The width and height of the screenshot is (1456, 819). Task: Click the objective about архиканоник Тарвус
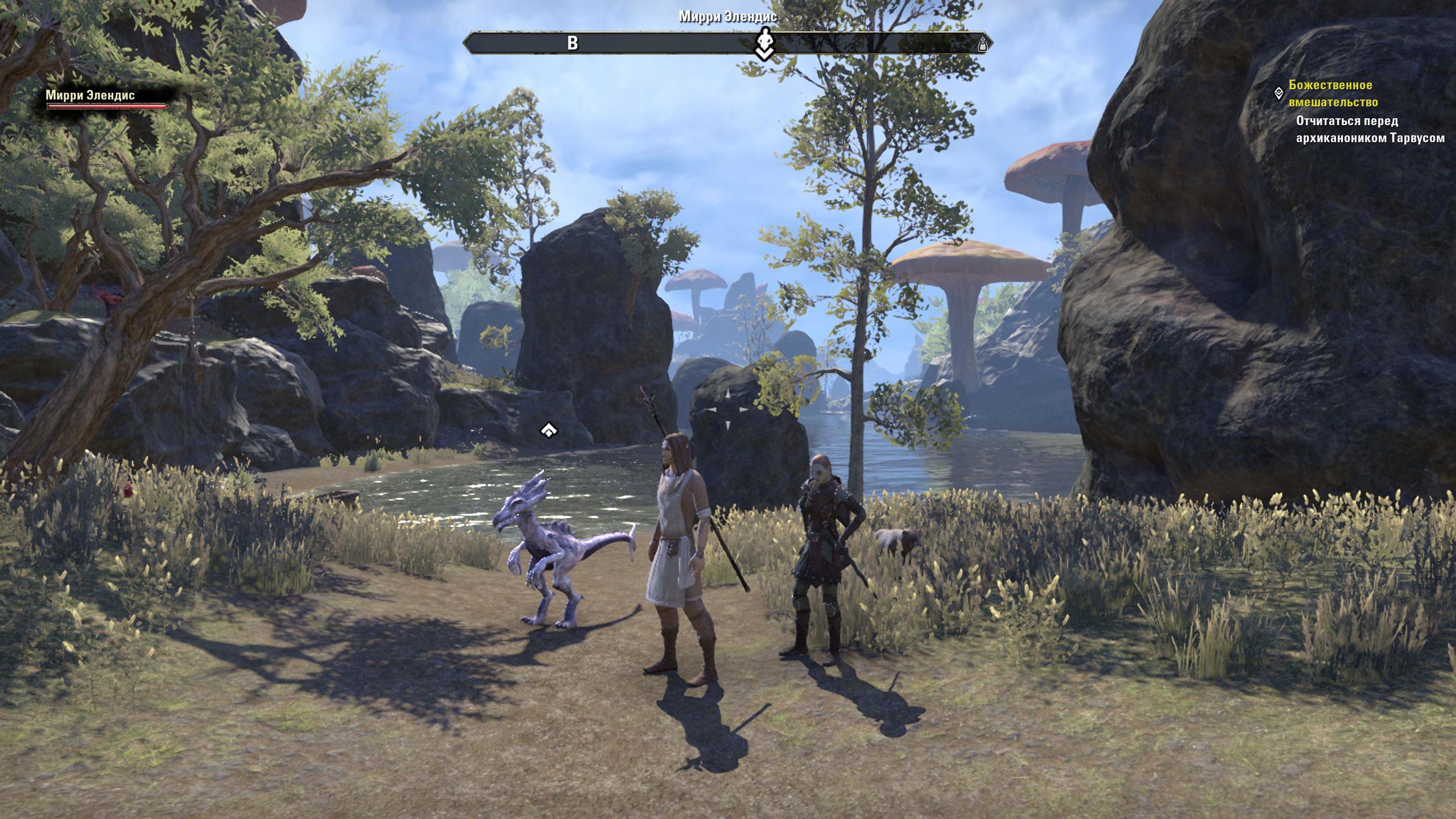tap(1370, 130)
